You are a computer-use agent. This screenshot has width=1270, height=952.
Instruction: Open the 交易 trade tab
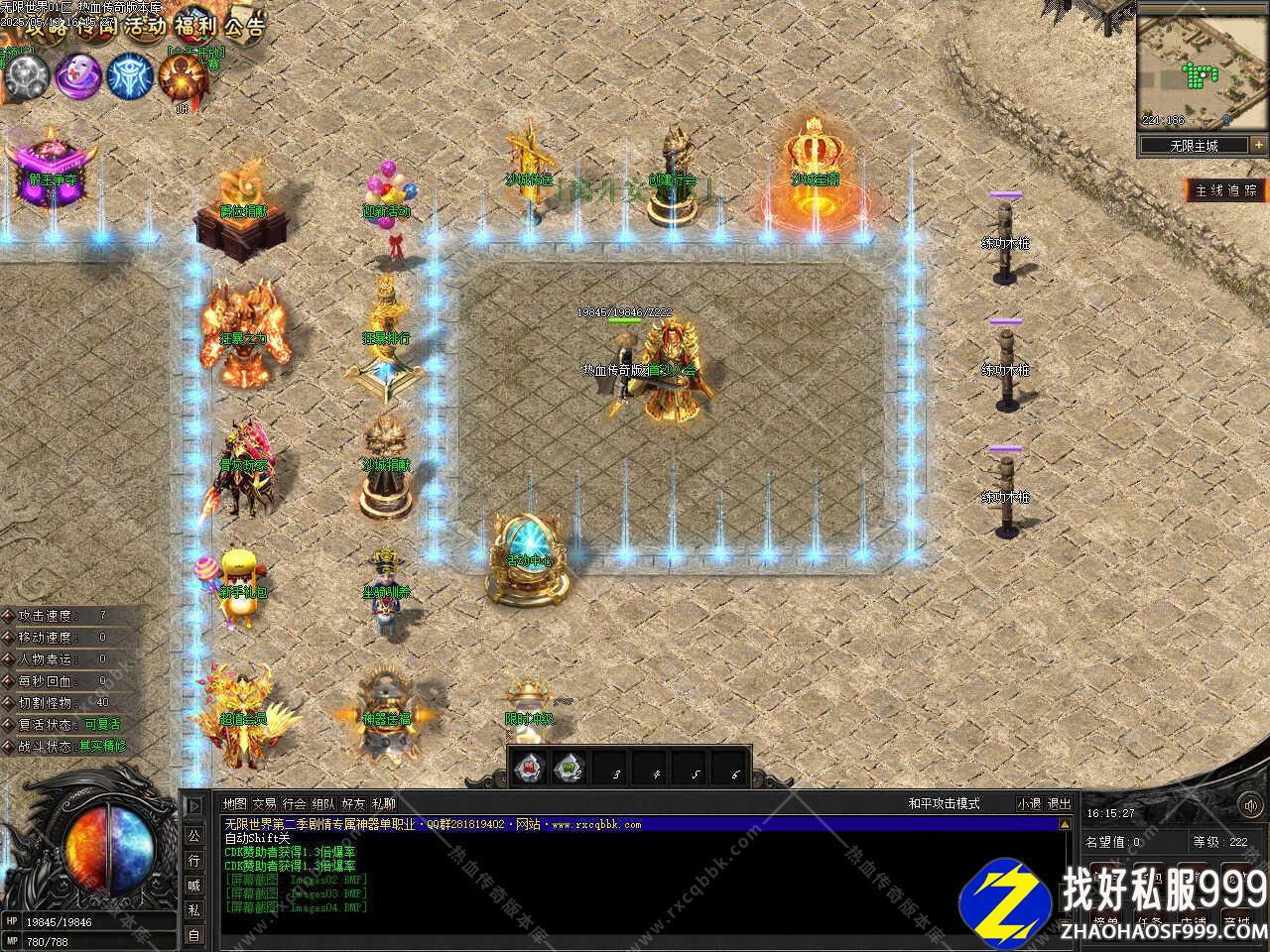pos(264,804)
